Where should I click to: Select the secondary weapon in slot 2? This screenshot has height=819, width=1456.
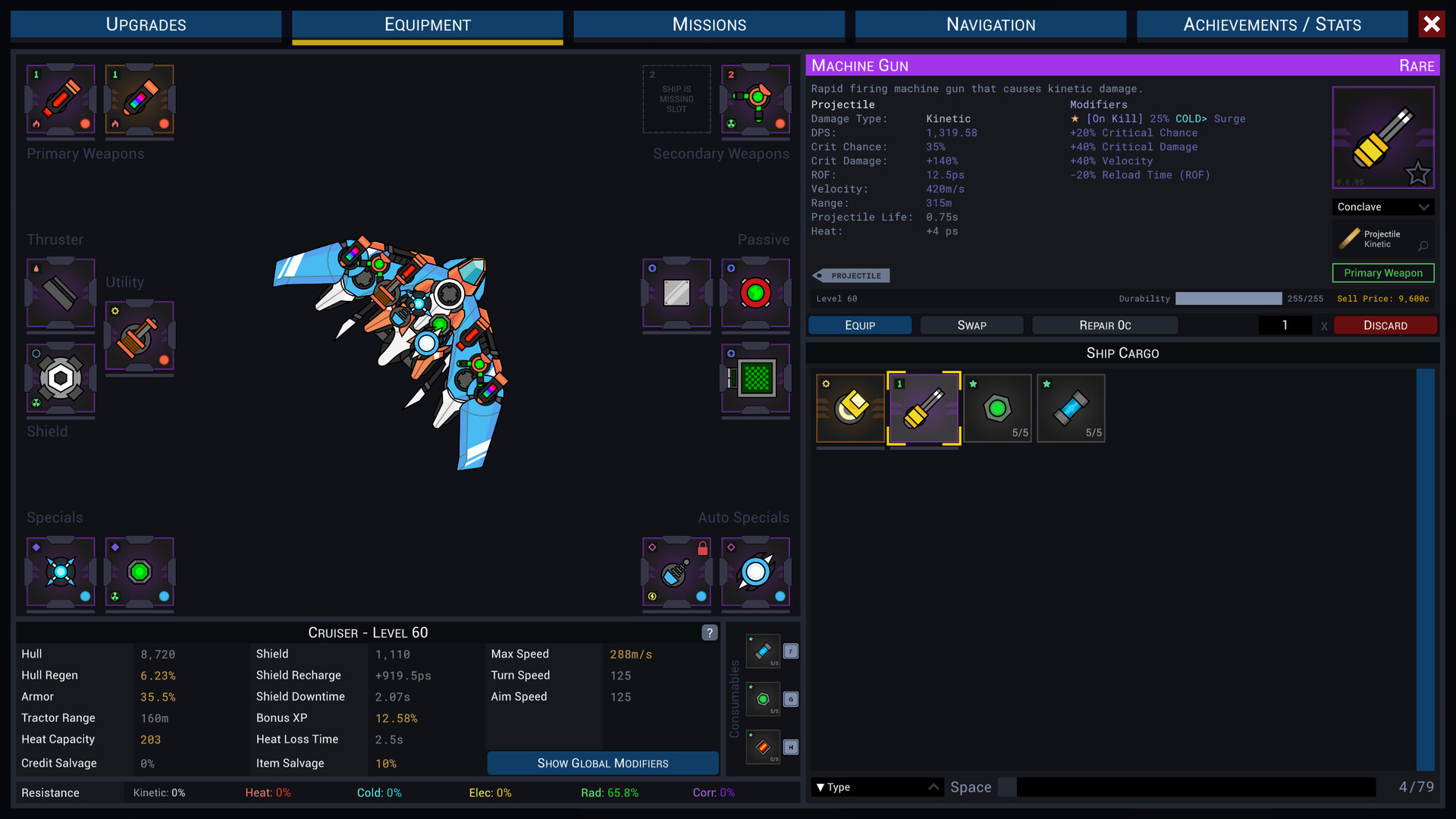coord(755,99)
